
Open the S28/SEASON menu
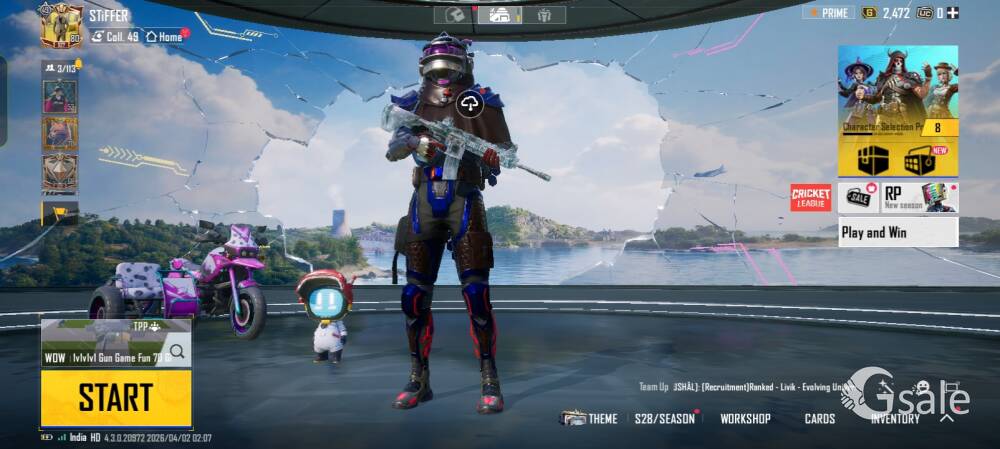click(664, 418)
